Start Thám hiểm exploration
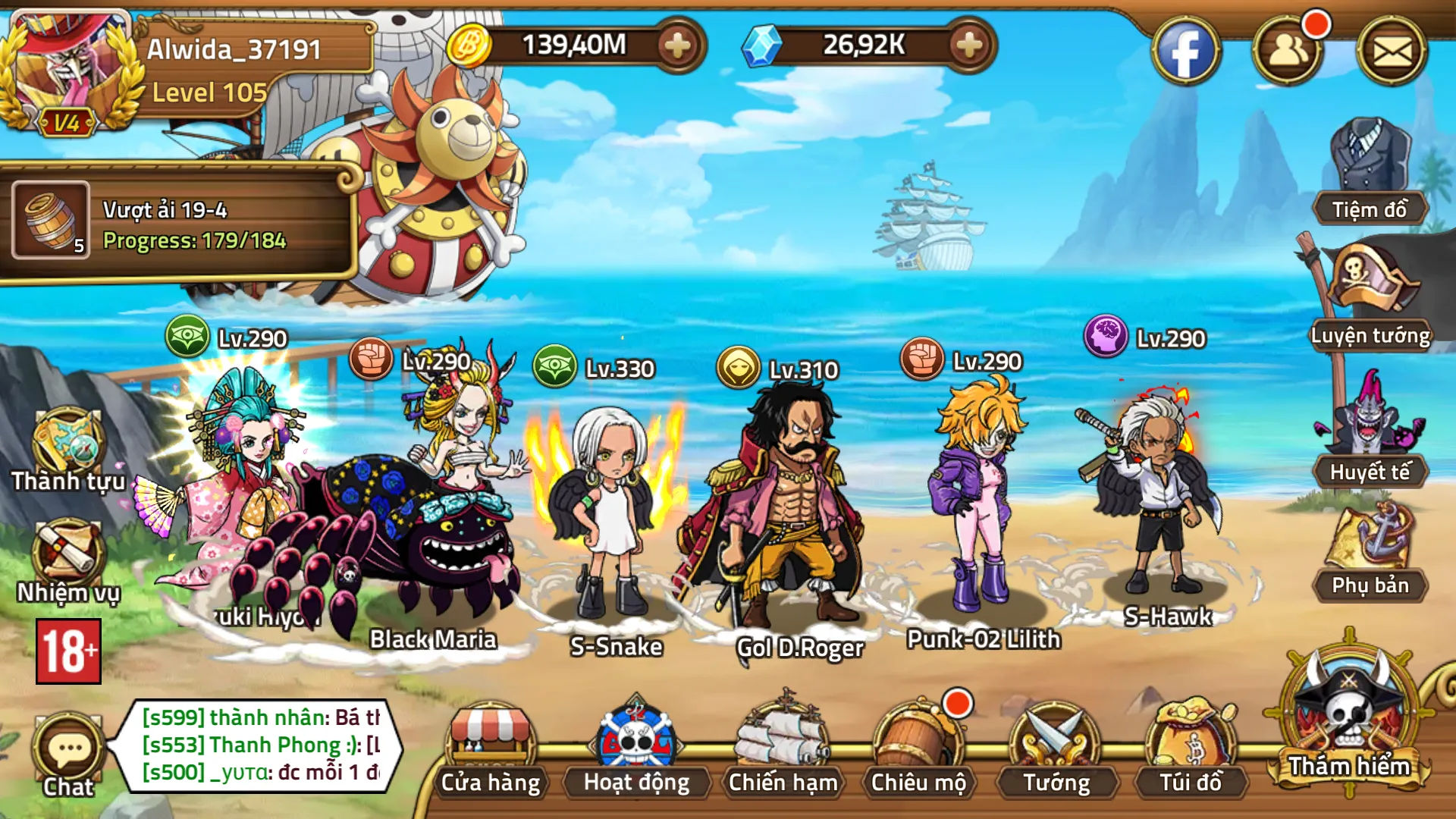Image resolution: width=1456 pixels, height=819 pixels. 1349,717
